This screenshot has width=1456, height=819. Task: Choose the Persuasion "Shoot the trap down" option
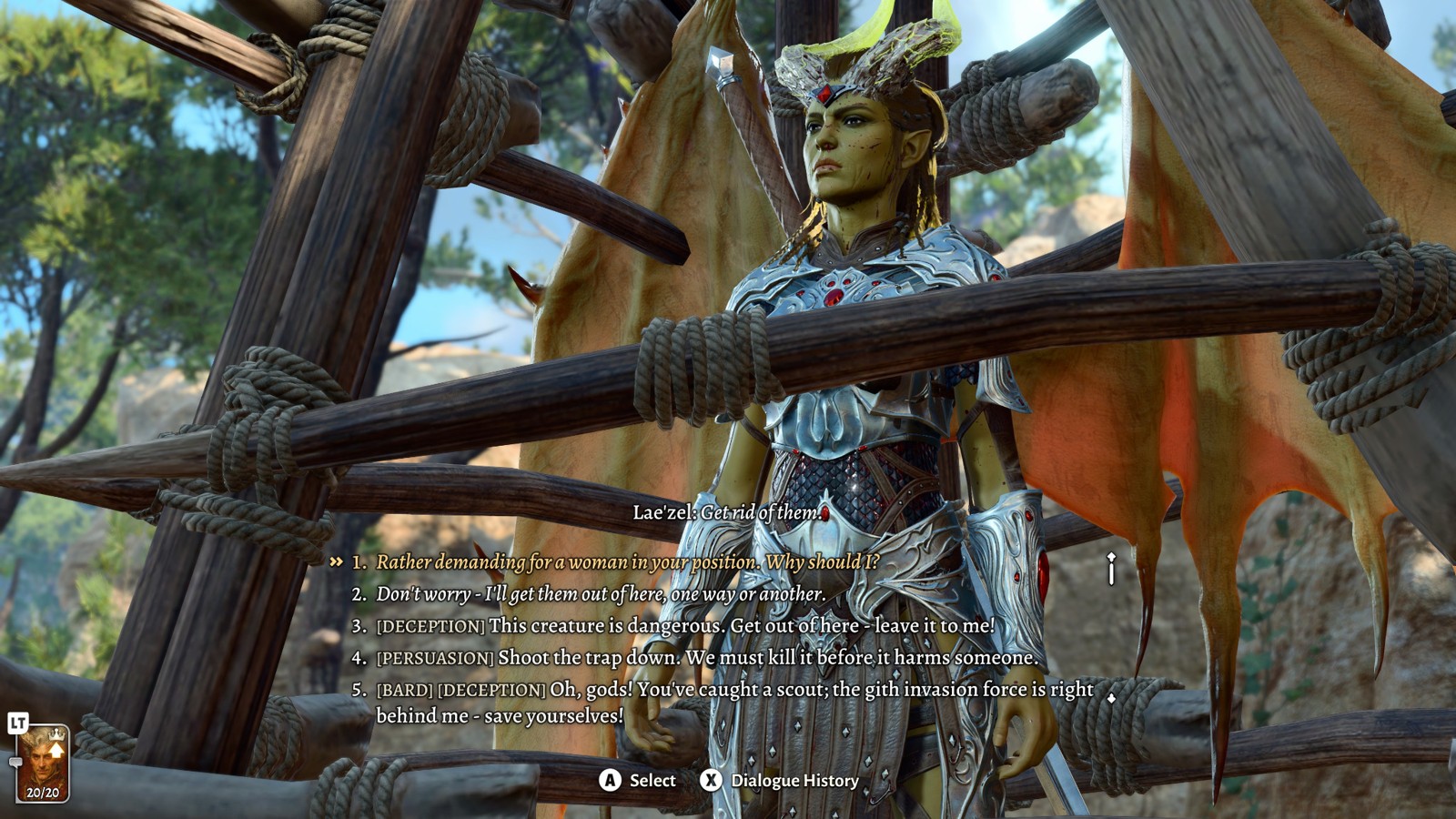707,658
